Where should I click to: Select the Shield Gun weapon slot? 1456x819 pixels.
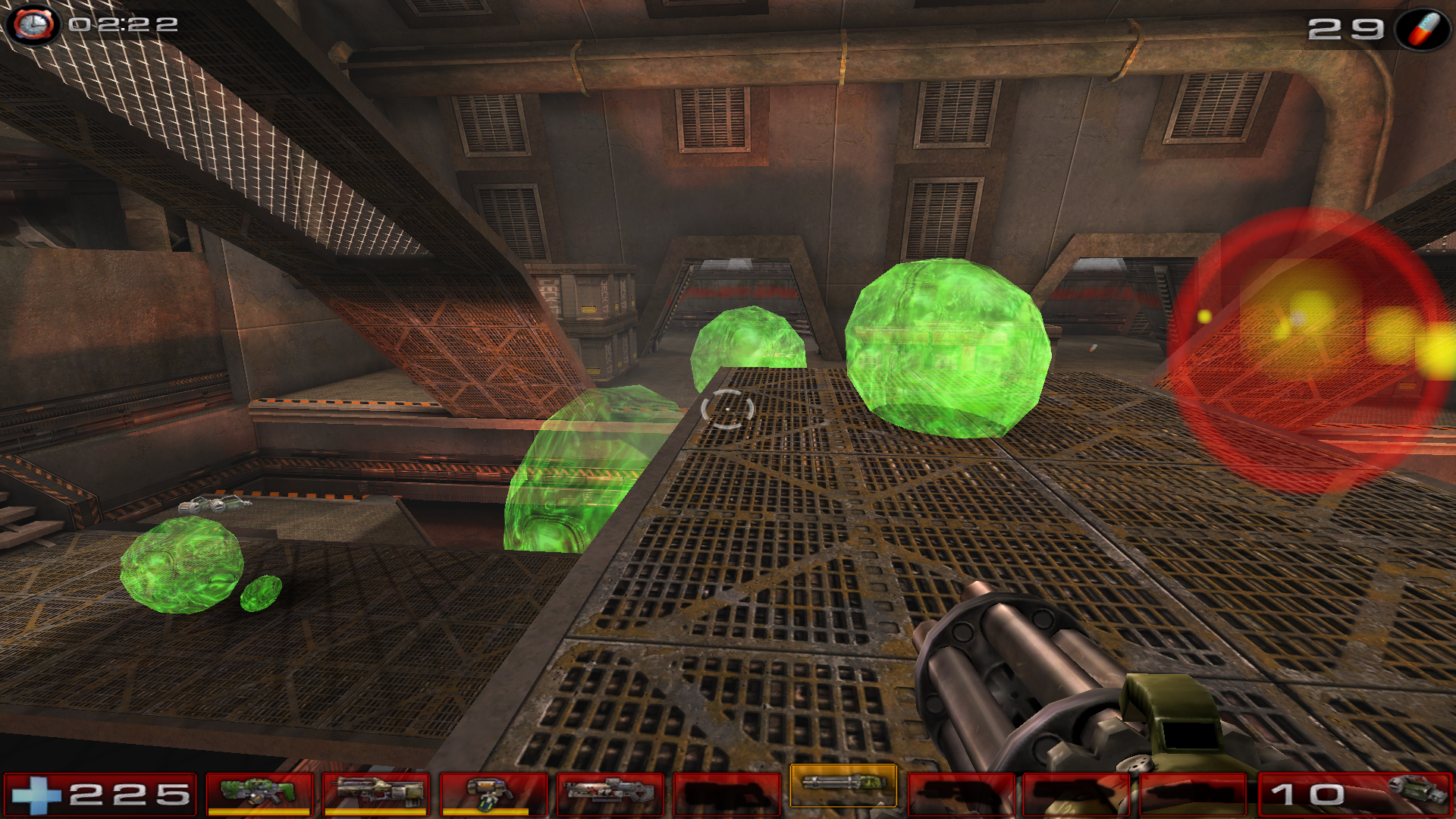tap(259, 793)
